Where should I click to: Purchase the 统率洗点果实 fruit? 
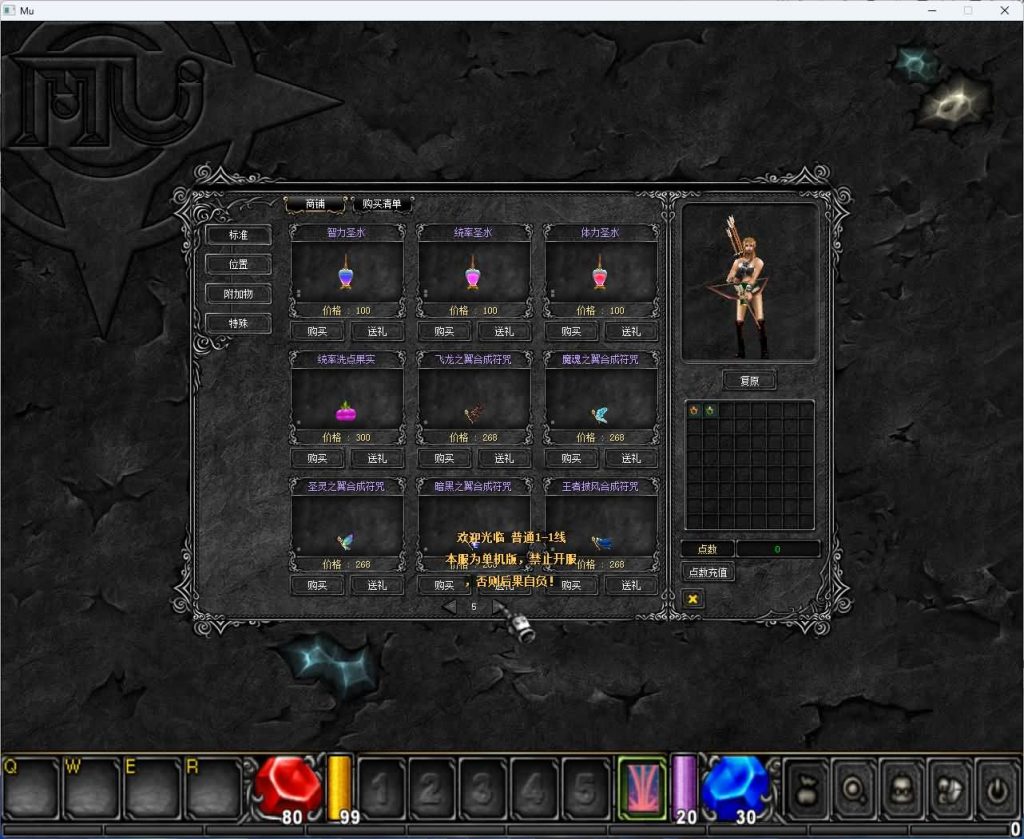317,458
